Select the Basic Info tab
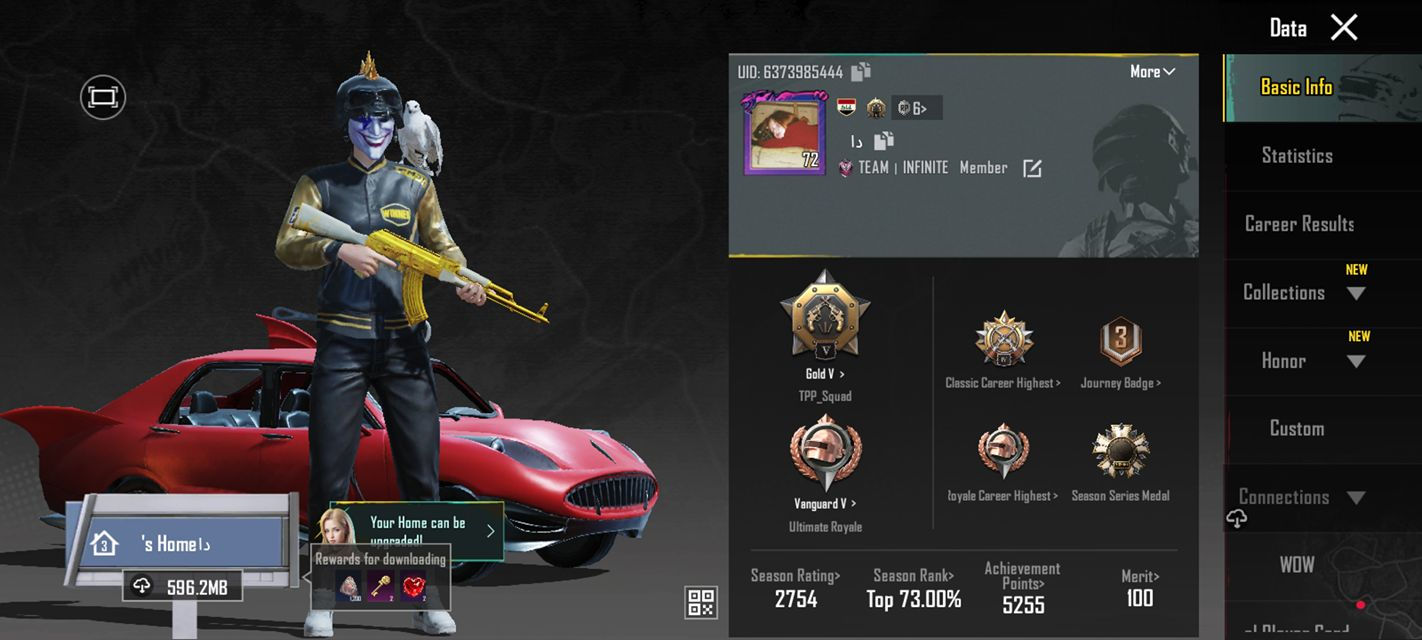This screenshot has height=640, width=1422. pos(1296,88)
